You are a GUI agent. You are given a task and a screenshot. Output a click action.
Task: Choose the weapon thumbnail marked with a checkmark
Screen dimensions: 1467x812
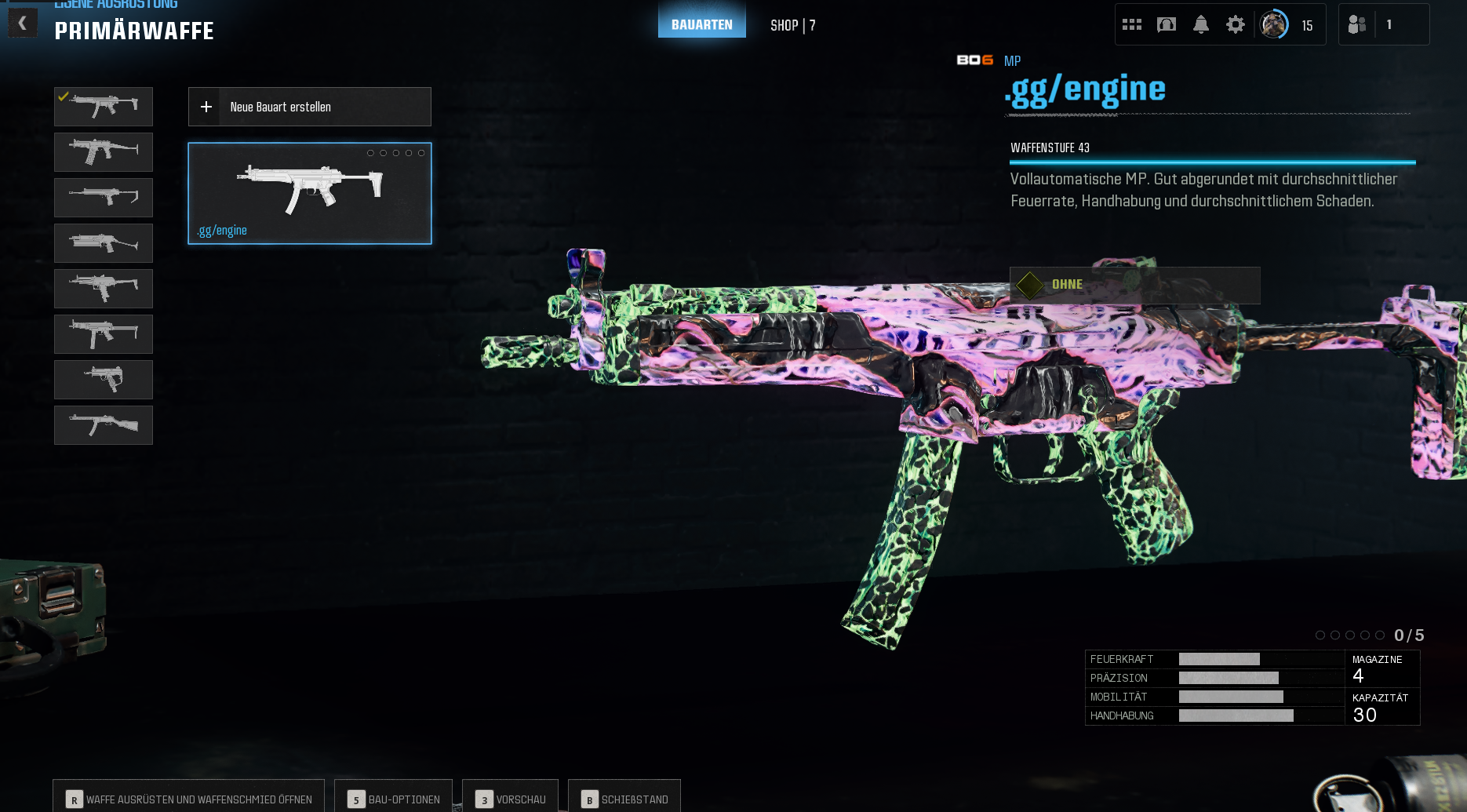104,107
